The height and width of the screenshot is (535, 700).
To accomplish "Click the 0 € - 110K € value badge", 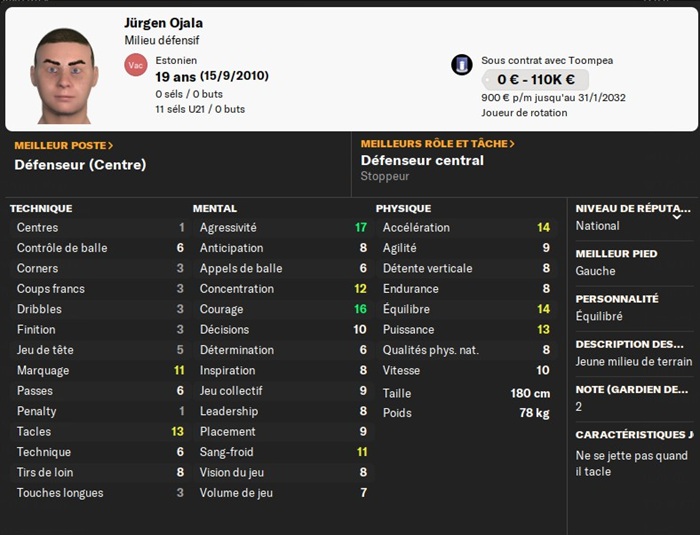I will tap(535, 80).
